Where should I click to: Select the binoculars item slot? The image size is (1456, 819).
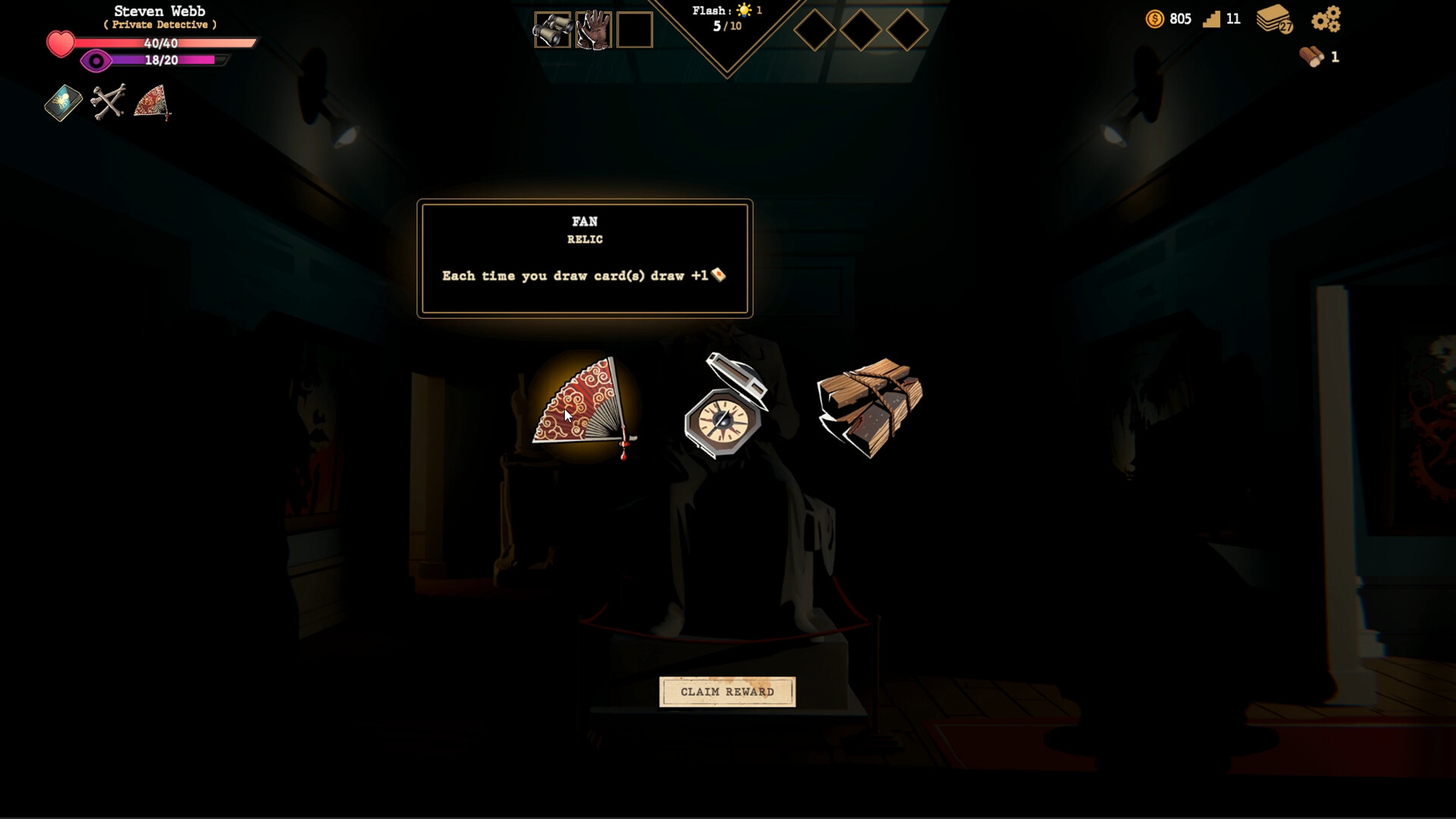552,30
